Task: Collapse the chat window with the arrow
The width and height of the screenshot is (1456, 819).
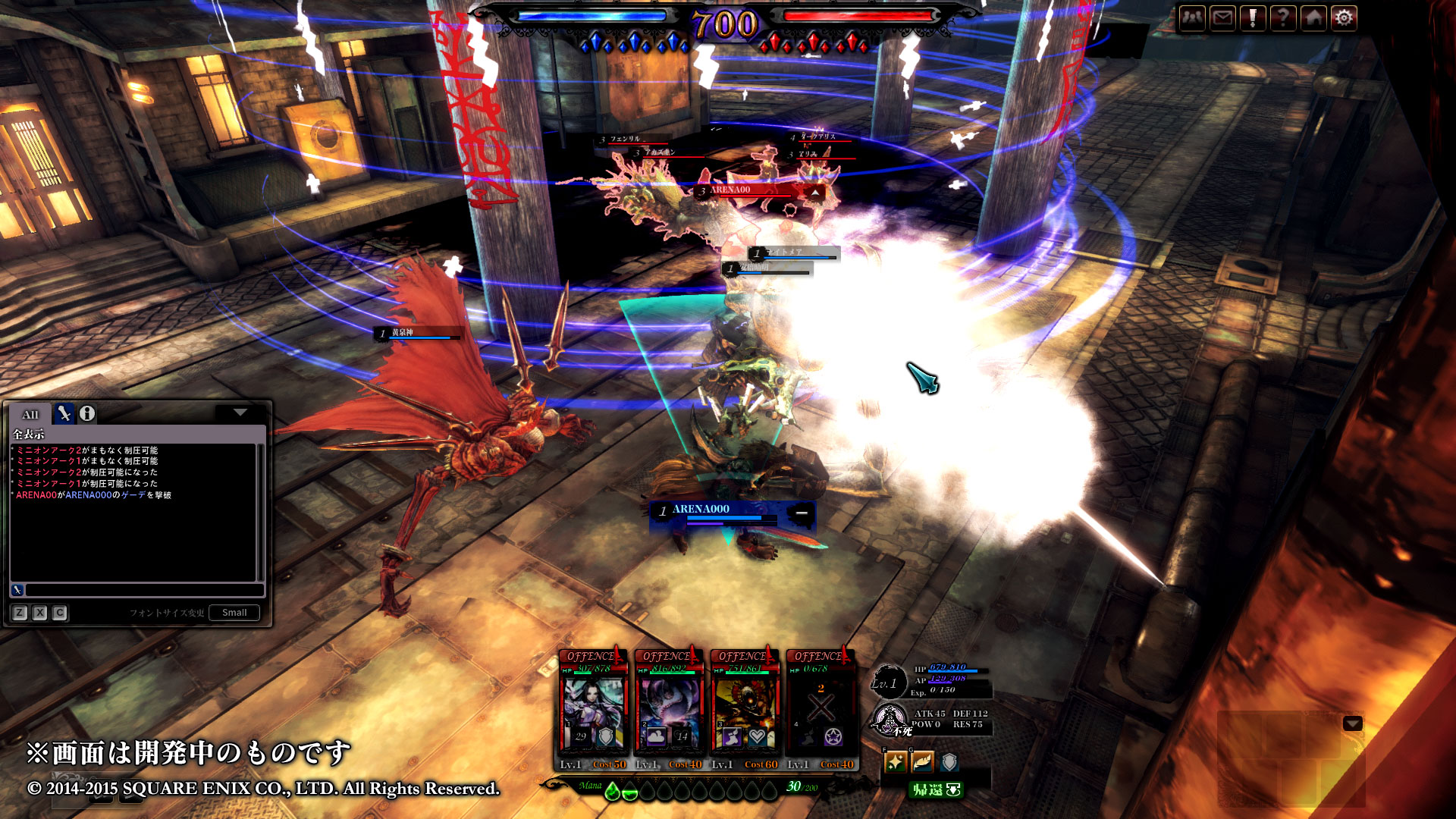Action: click(240, 413)
